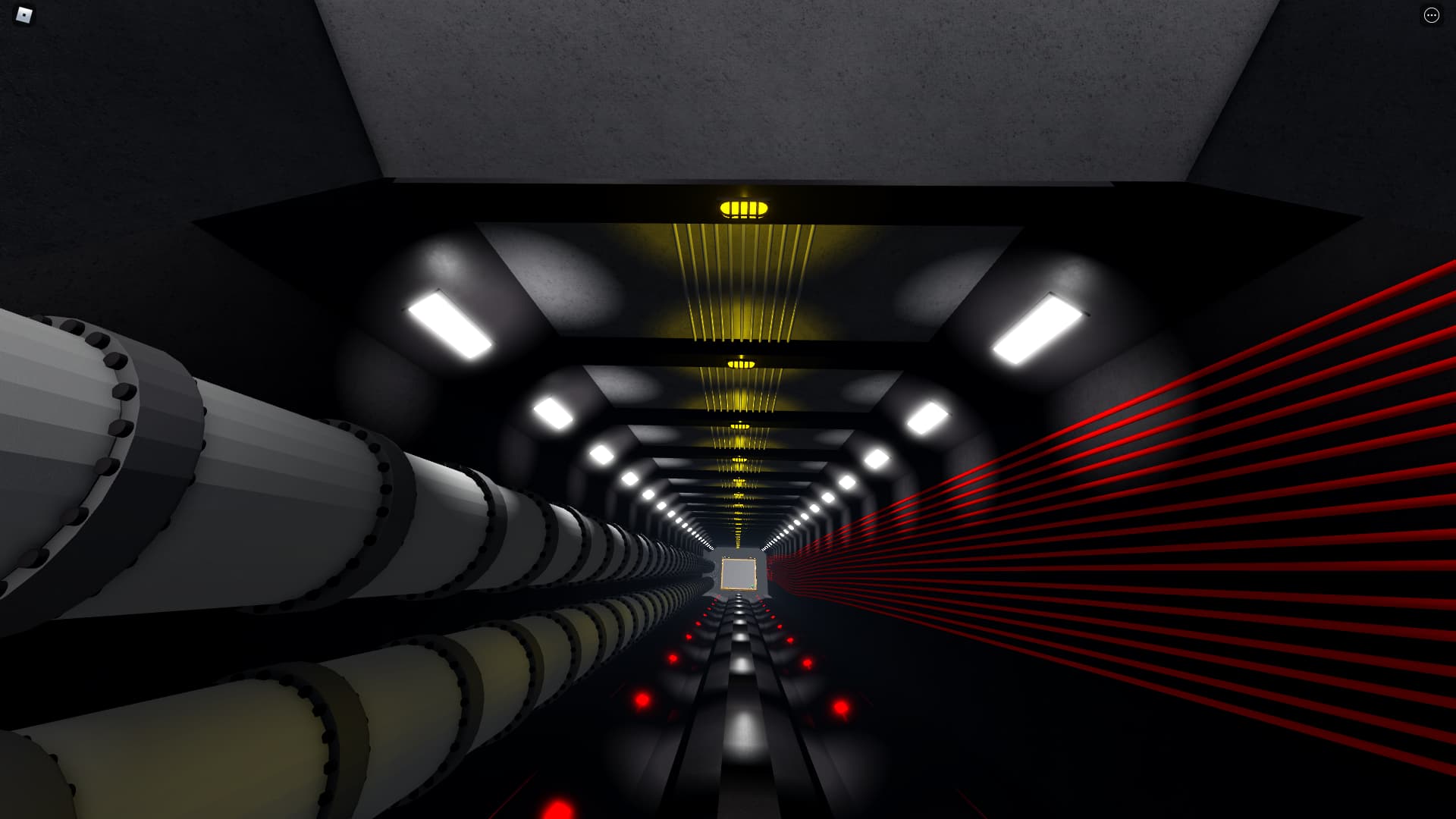Open the more-options dropdown top right
Viewport: 1456px width, 819px height.
click(x=1430, y=15)
